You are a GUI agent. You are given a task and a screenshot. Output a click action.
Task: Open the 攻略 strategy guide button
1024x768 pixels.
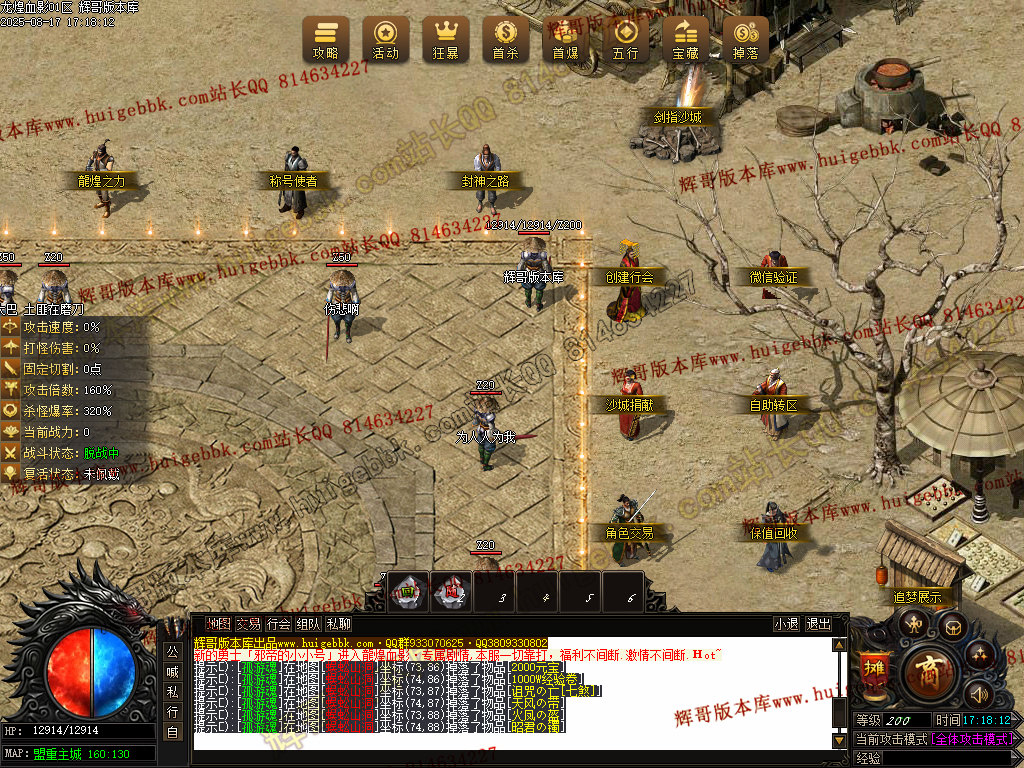(x=326, y=40)
